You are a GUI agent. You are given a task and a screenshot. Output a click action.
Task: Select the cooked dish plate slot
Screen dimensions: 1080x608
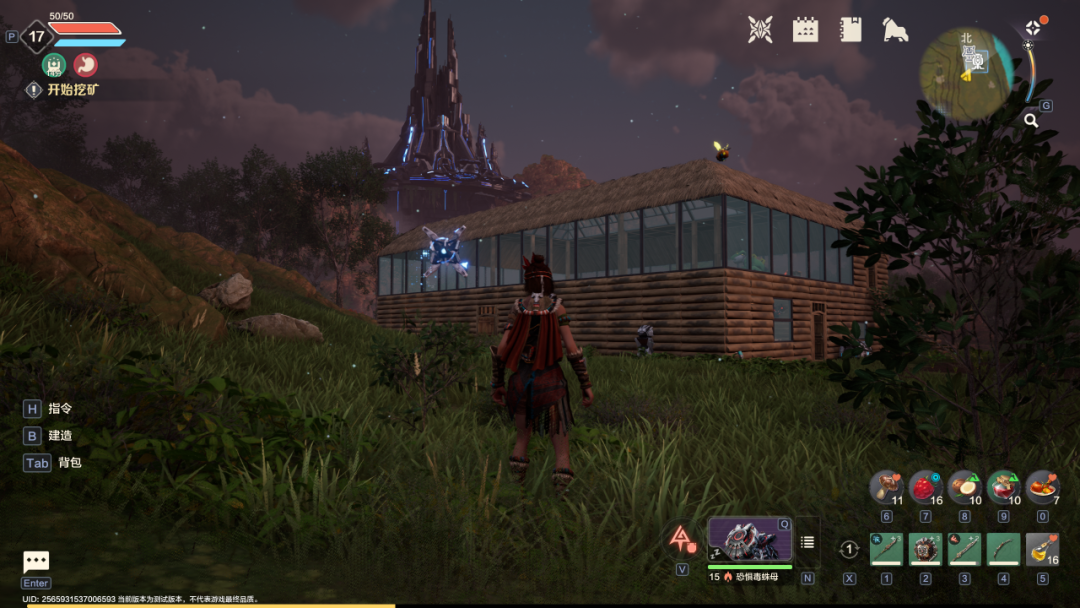1042,487
